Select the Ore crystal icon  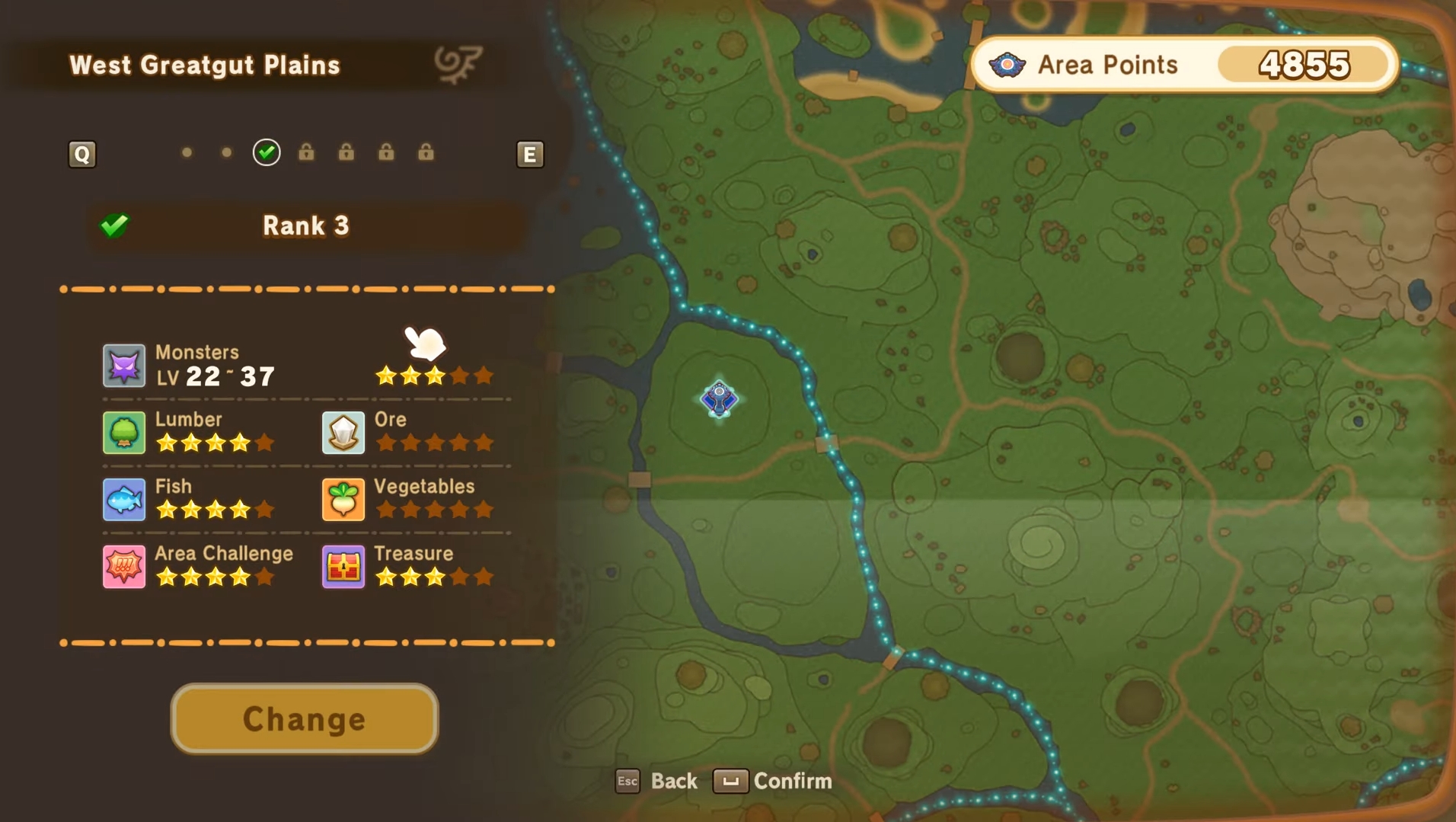343,432
